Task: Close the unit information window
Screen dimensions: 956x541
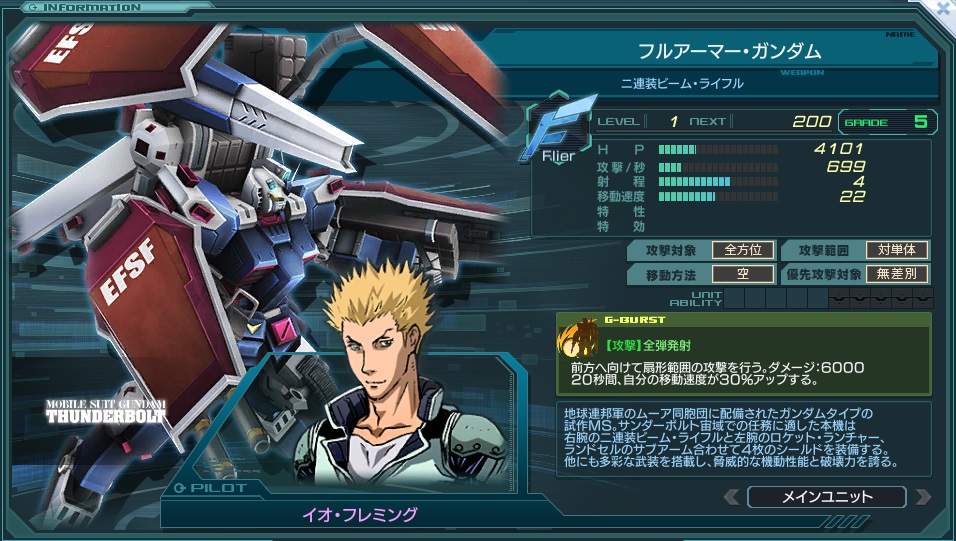Action: point(943,7)
